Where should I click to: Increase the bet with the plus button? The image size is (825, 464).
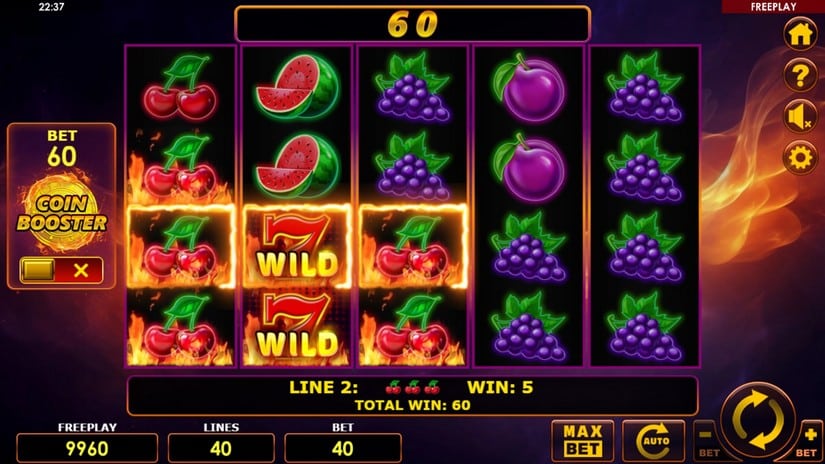tap(810, 436)
